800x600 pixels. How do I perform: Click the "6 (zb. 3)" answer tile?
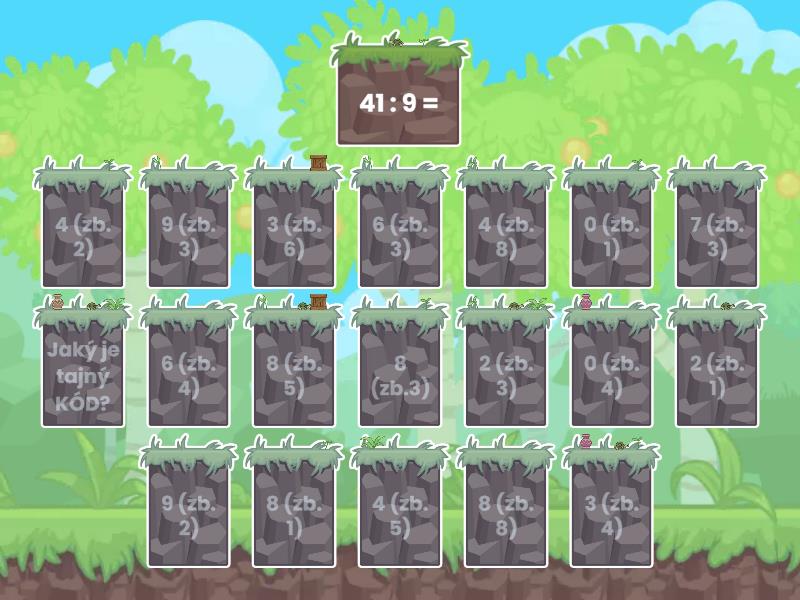tap(400, 236)
